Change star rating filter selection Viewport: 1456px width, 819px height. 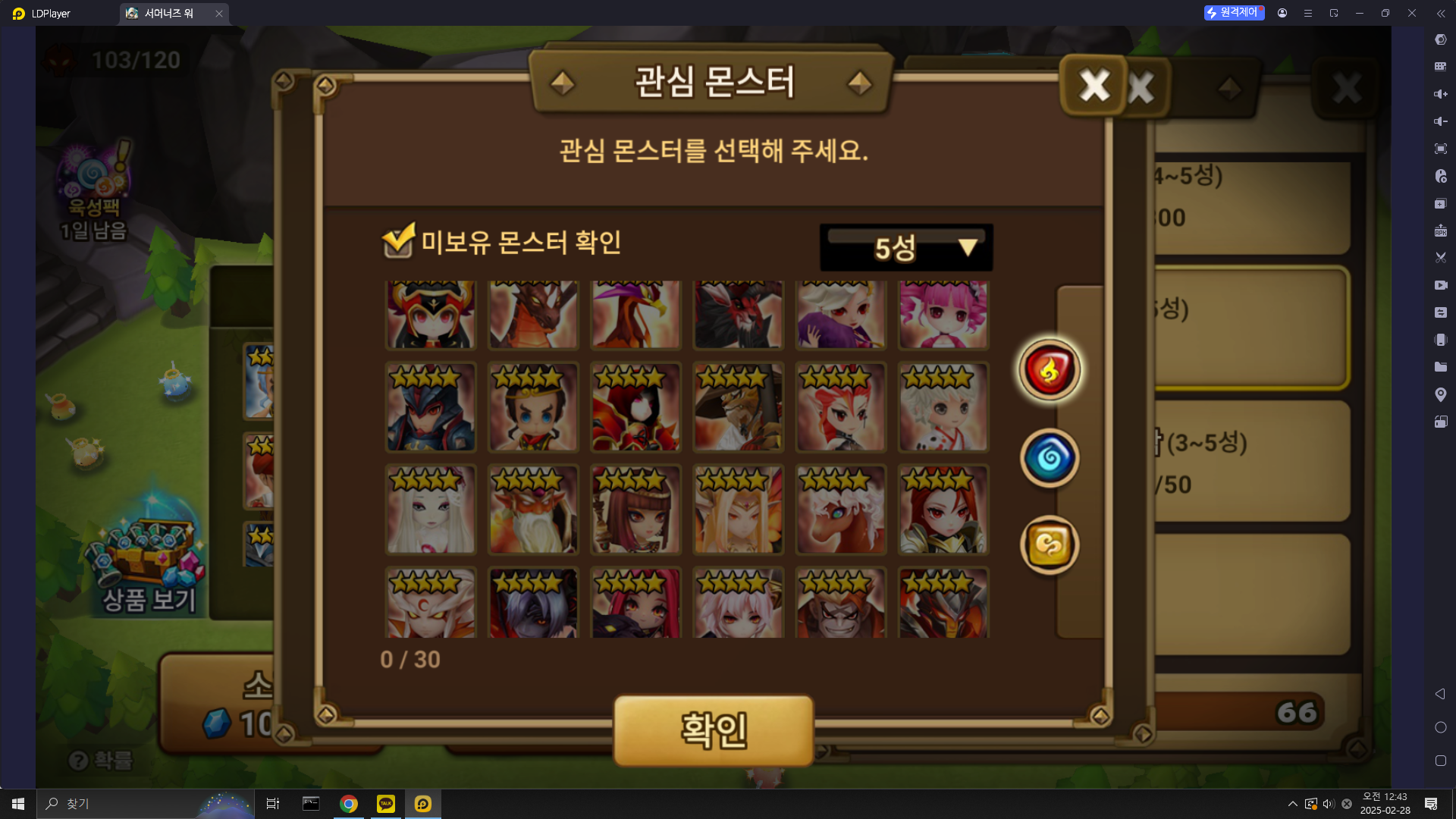pos(905,246)
